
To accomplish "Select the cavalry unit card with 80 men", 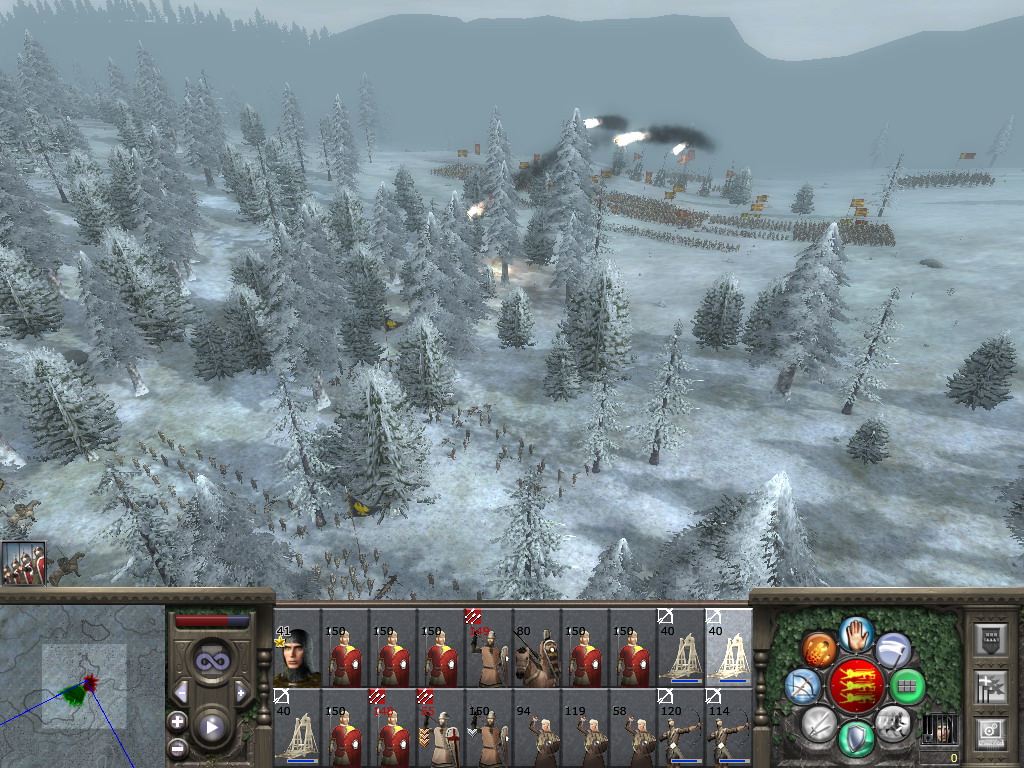I will (x=536, y=648).
